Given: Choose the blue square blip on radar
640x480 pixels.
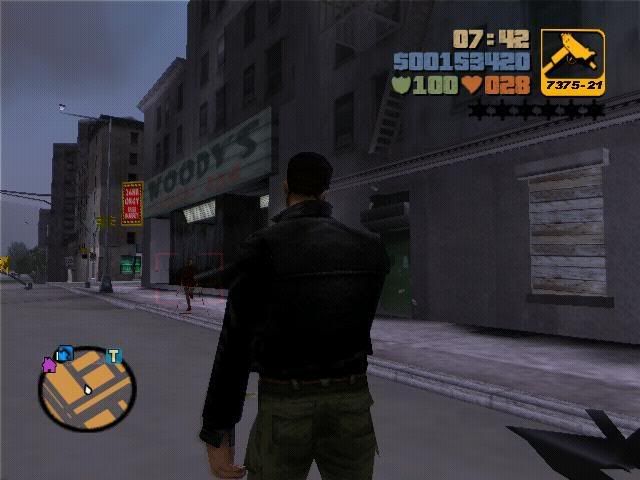Looking at the screenshot, I should point(66,353).
